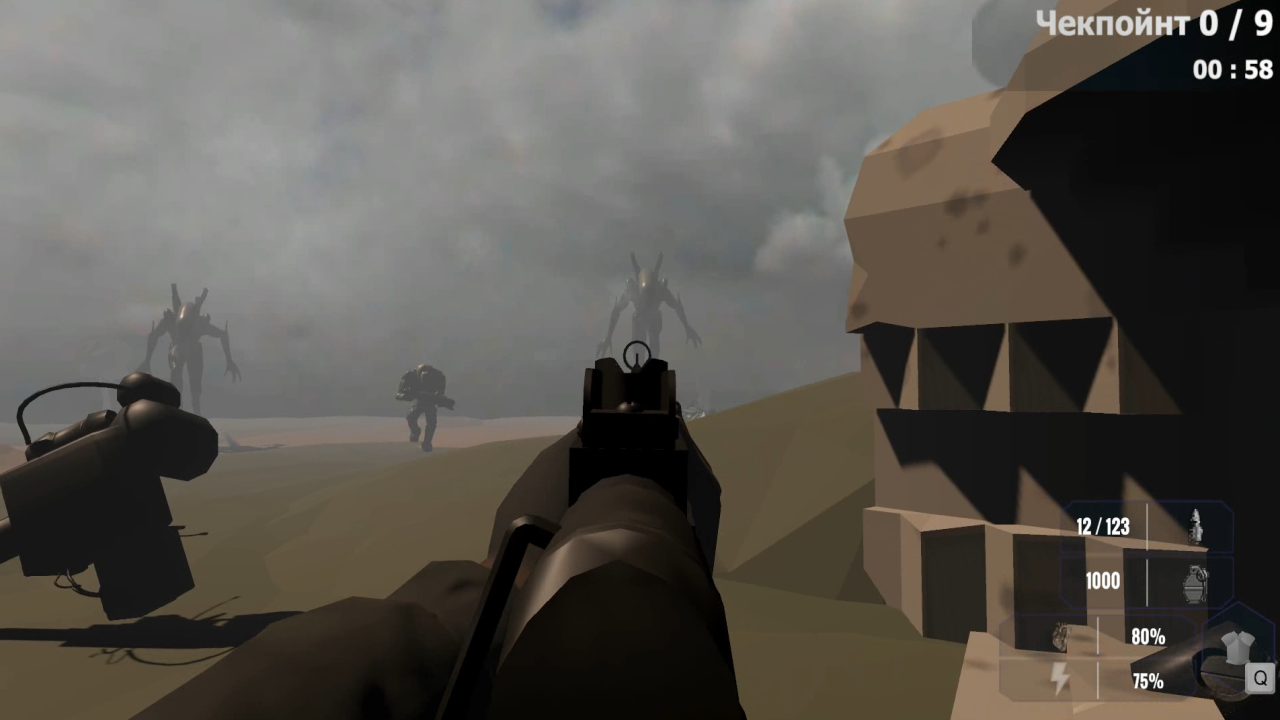Select the lightning stamina icon

(1061, 678)
